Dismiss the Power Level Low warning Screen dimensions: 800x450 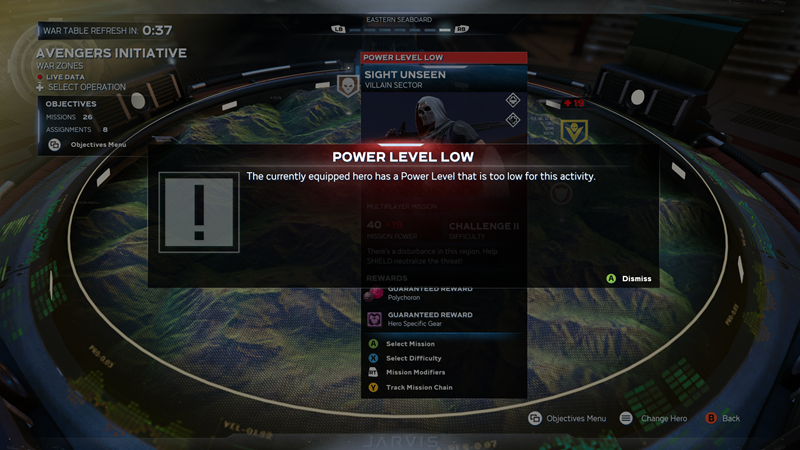click(630, 278)
